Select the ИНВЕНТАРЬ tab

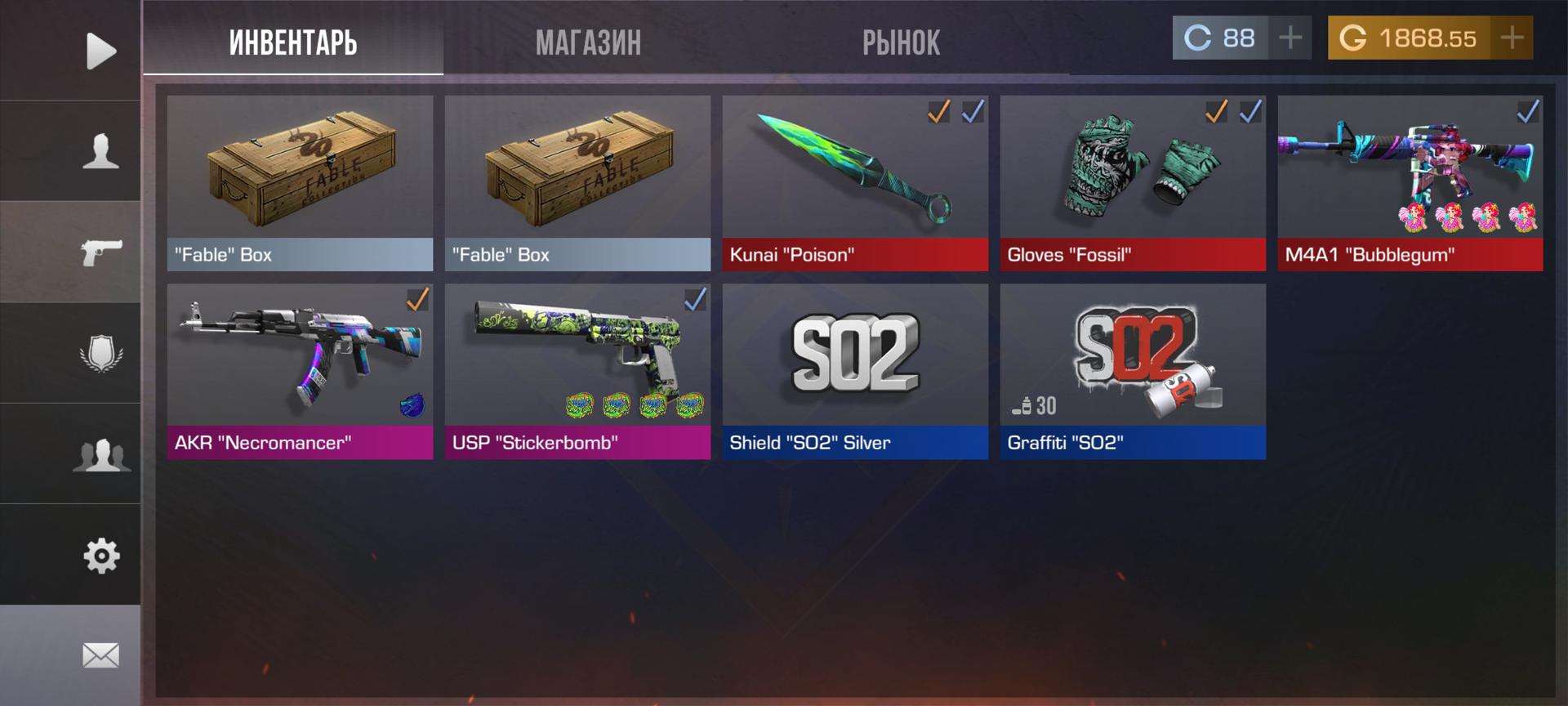(293, 42)
